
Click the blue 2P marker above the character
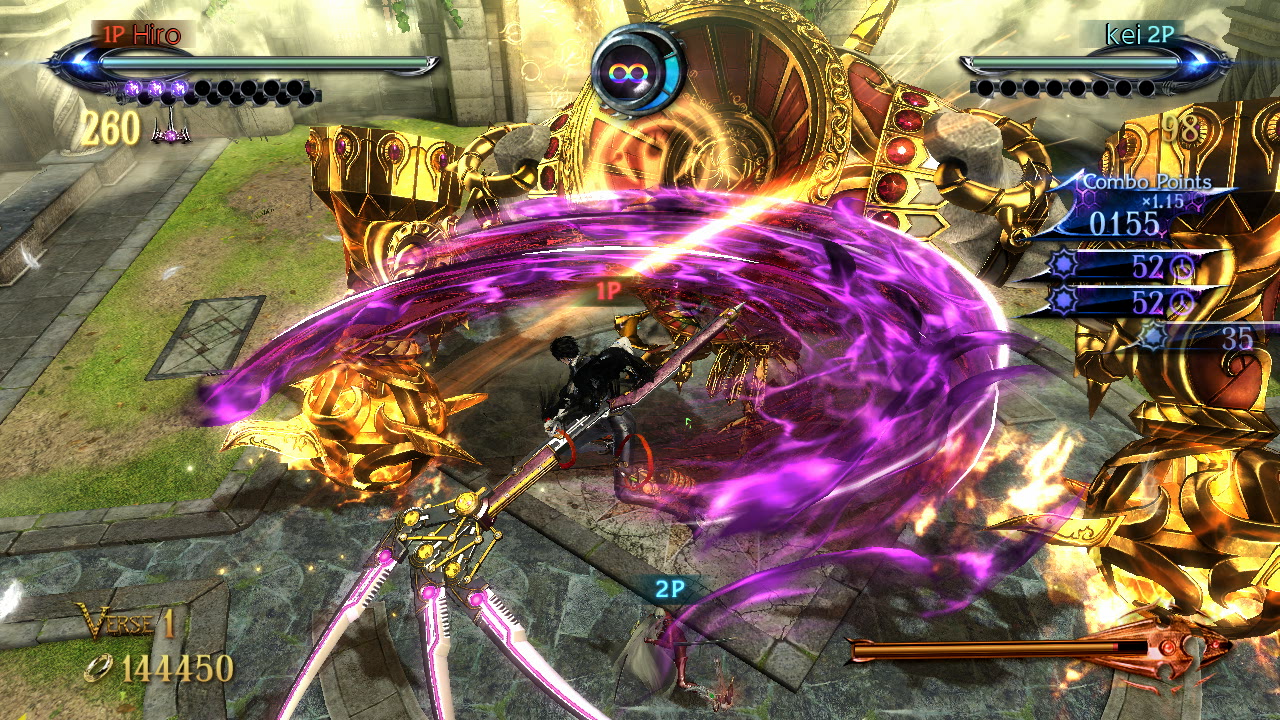[x=669, y=589]
